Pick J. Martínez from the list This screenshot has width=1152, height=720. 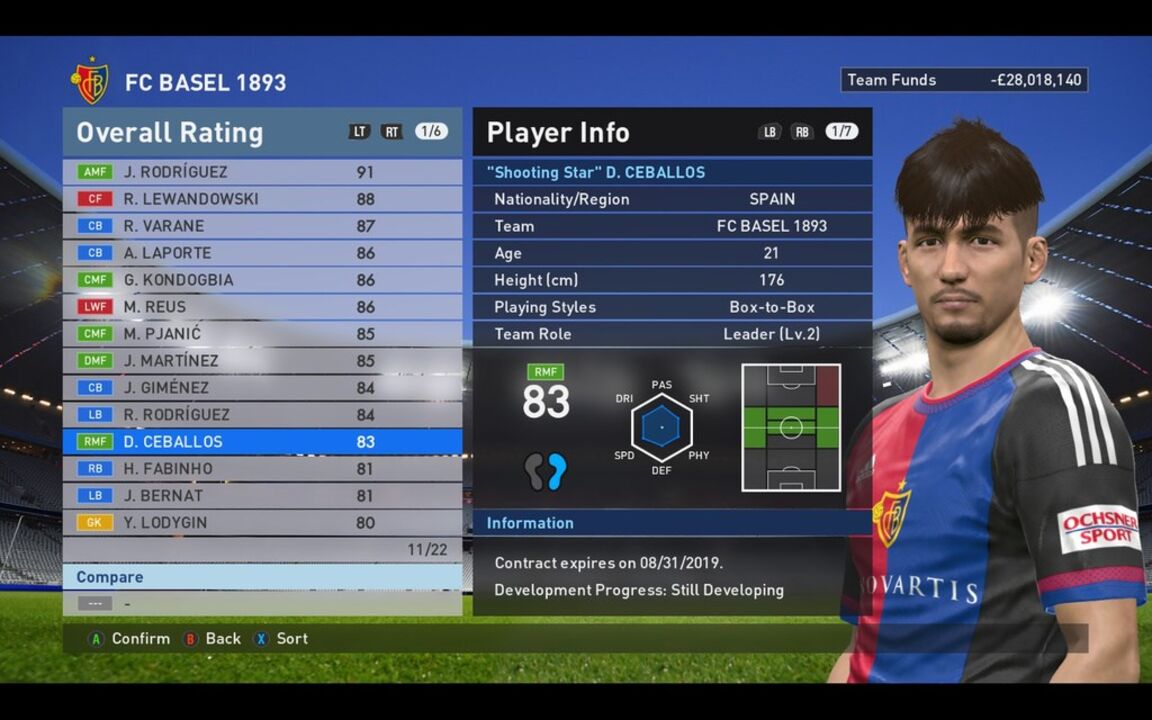(262, 361)
